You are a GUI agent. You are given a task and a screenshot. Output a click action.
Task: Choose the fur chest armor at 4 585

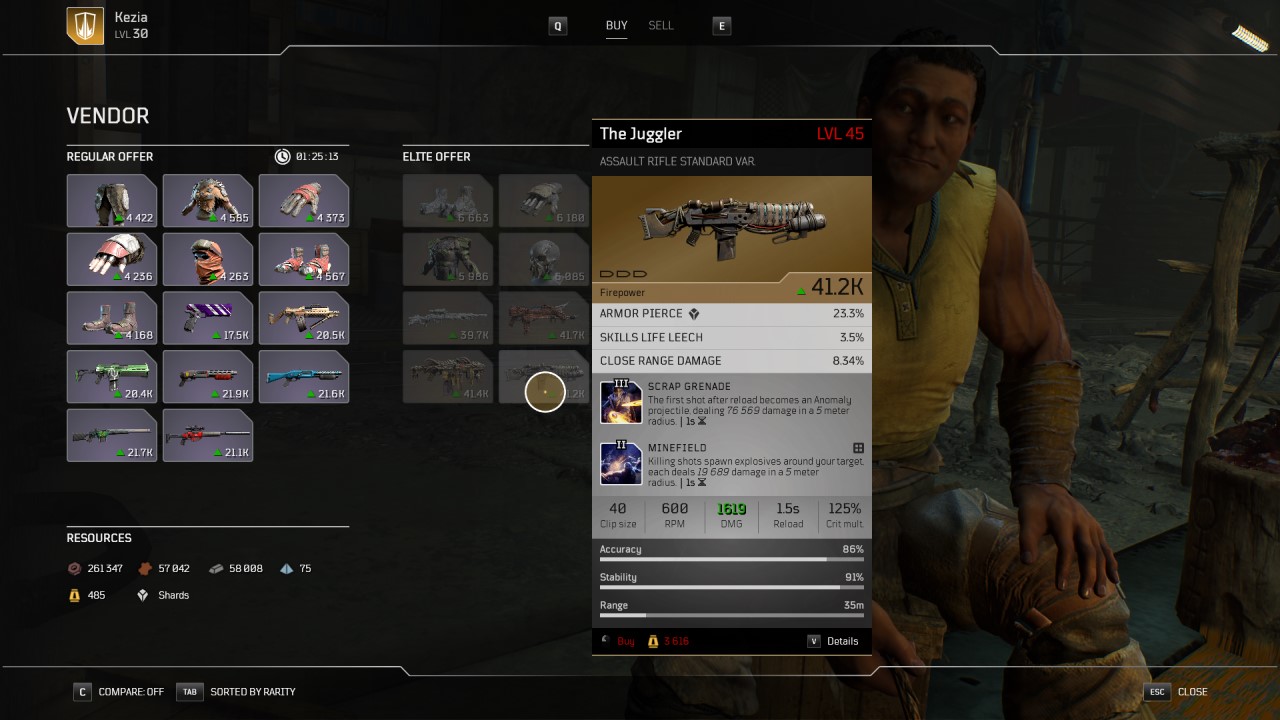point(208,200)
